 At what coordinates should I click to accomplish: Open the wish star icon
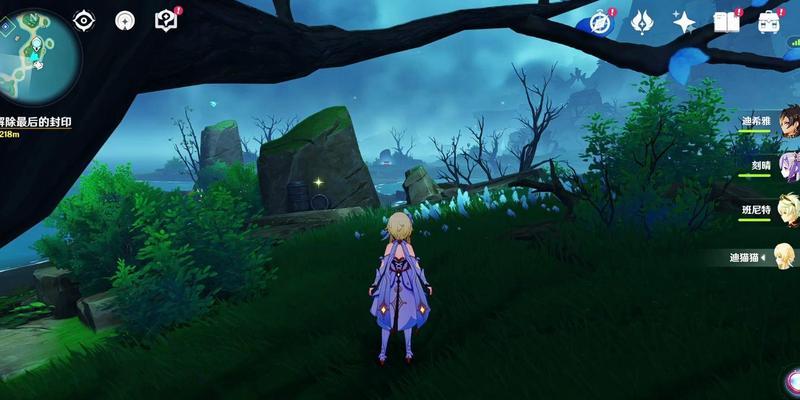tap(685, 22)
